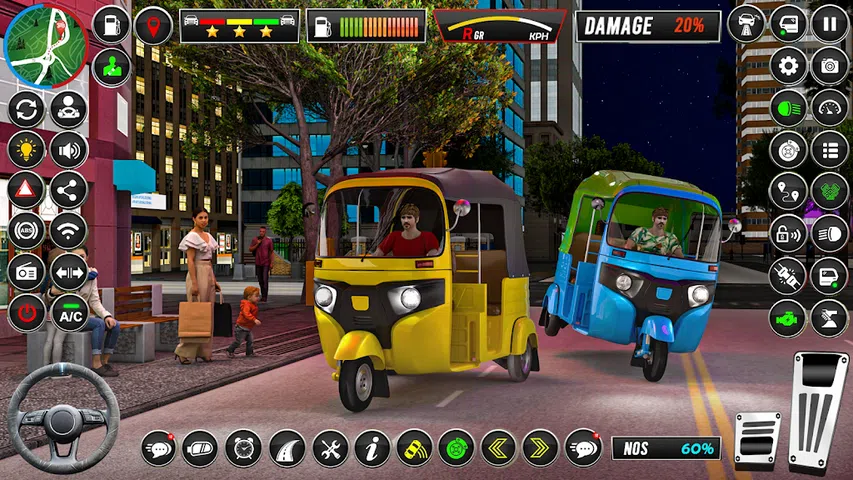Sound the horn speaker icon
This screenshot has height=480, width=853.
[x=69, y=150]
